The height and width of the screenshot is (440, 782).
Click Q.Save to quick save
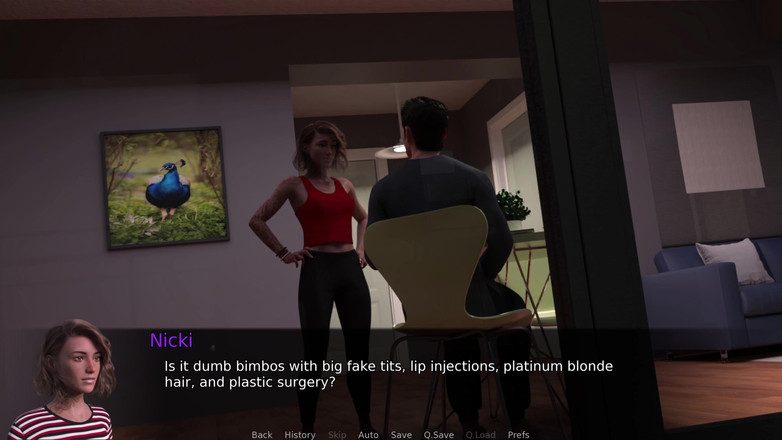[x=438, y=435]
